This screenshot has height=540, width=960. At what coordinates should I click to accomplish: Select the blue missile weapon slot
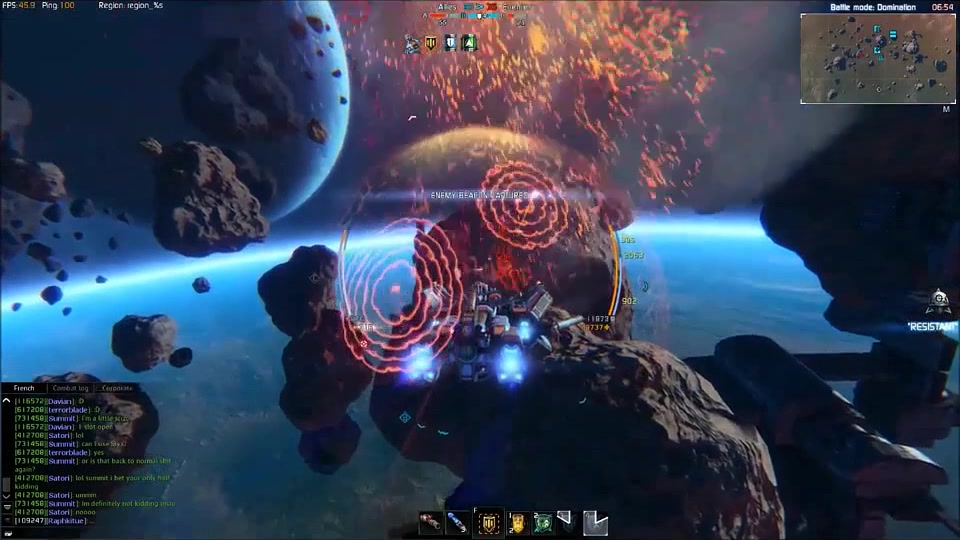coord(457,522)
